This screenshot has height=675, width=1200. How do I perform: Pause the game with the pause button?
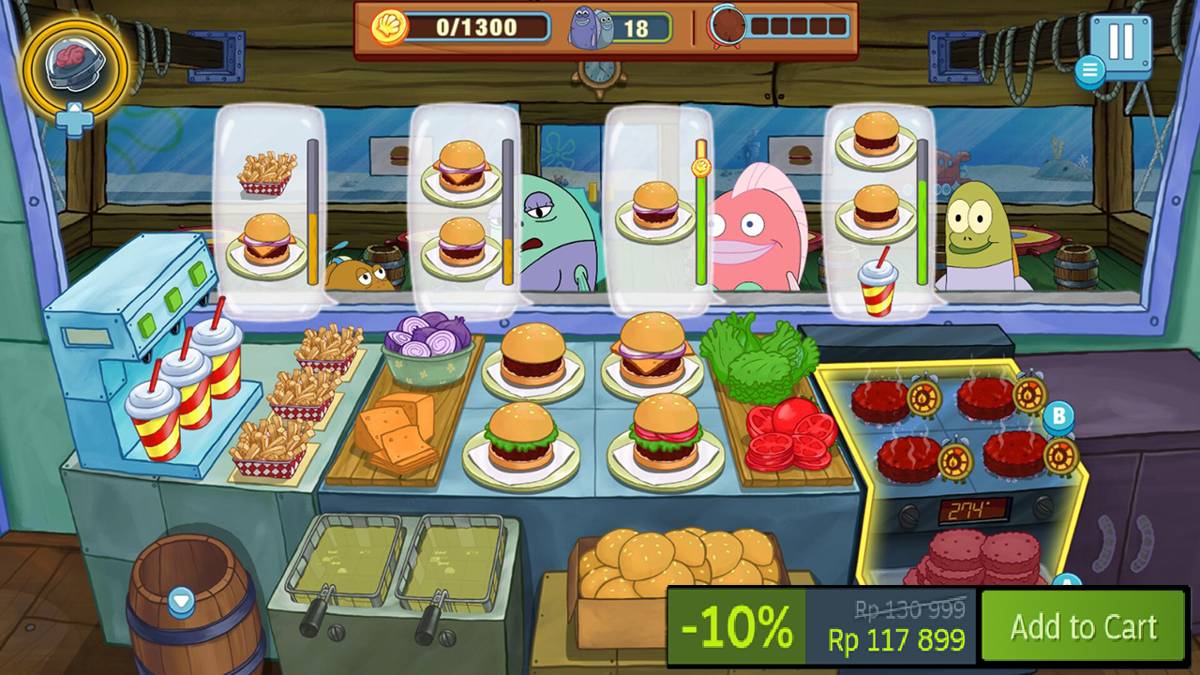point(1121,43)
